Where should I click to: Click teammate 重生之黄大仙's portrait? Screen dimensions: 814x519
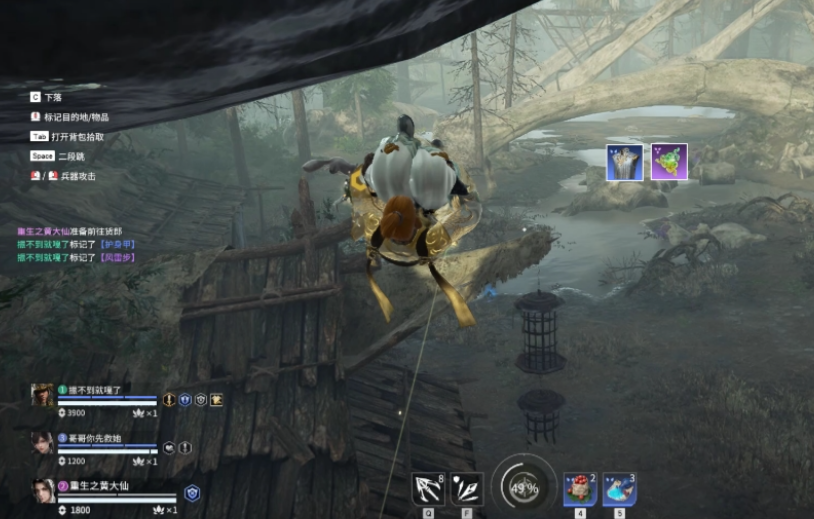tap(42, 492)
